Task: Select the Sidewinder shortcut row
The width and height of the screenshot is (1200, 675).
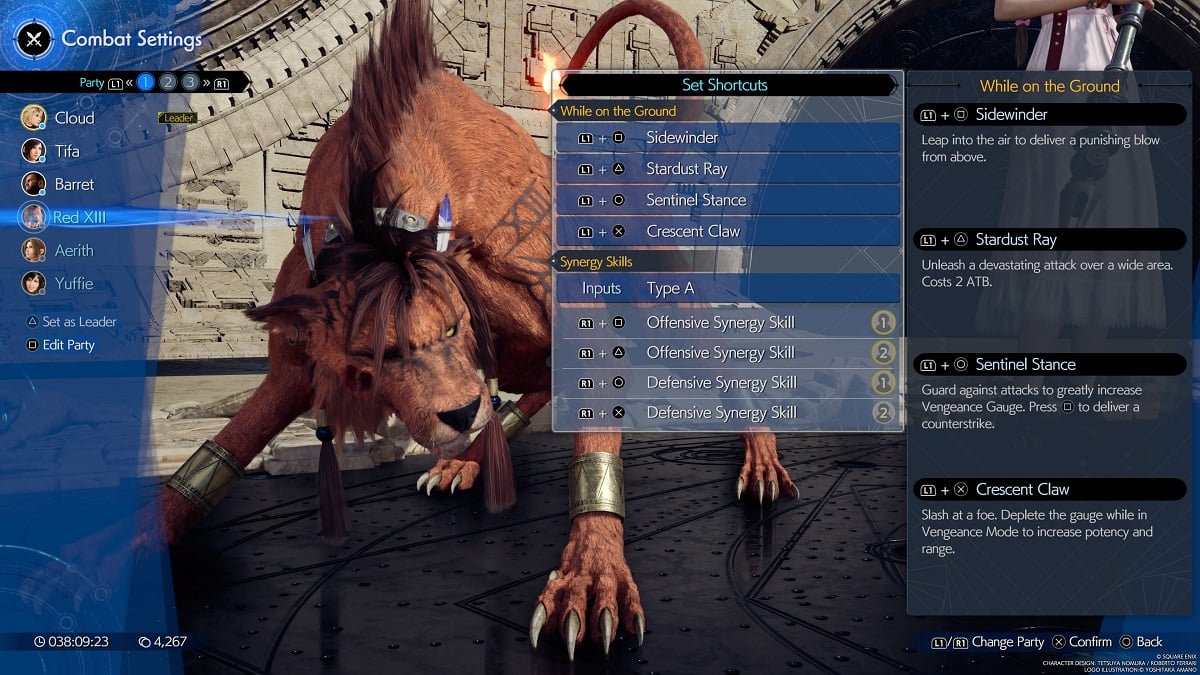Action: 728,138
